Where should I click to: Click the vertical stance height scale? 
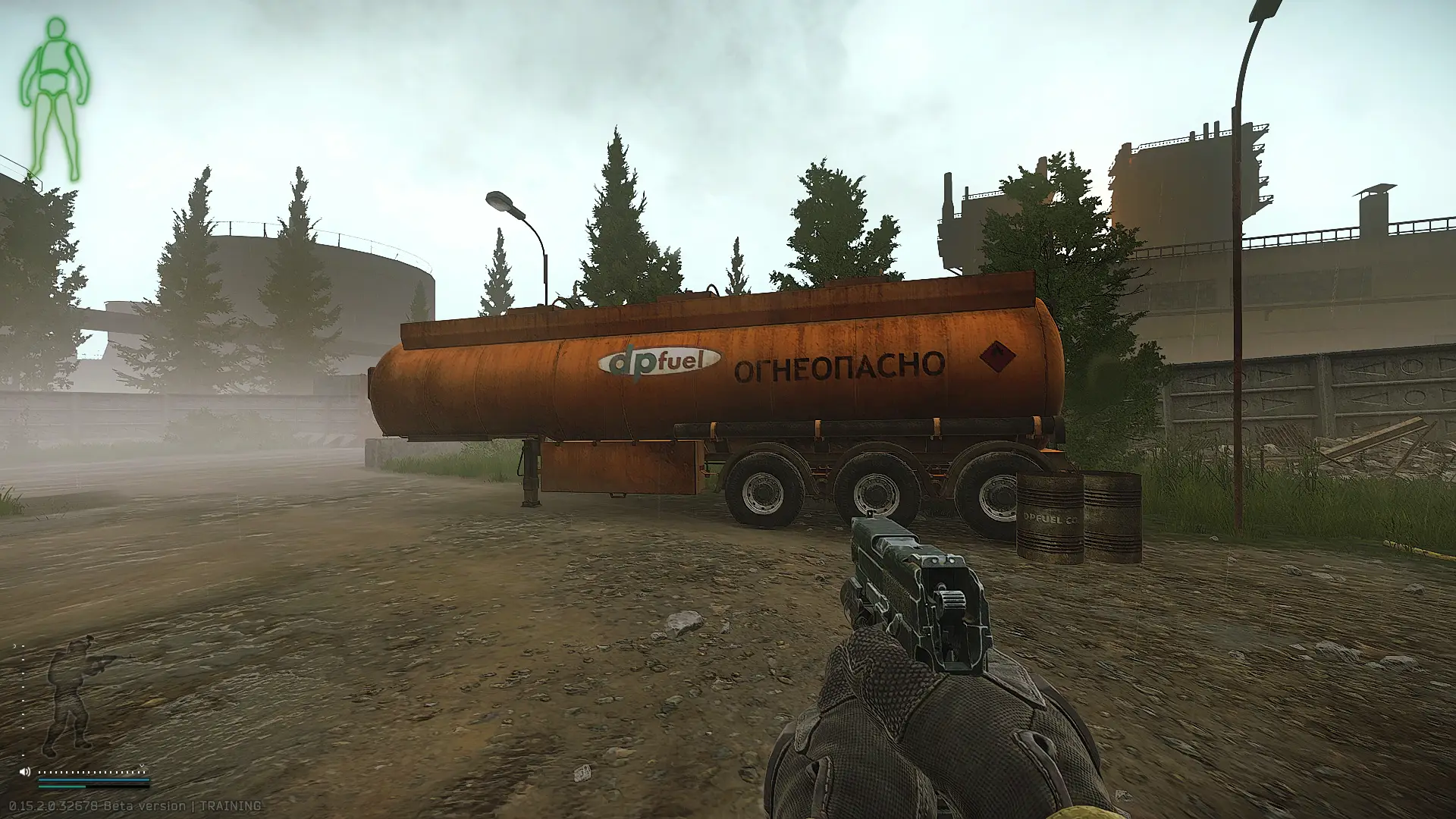[22, 698]
